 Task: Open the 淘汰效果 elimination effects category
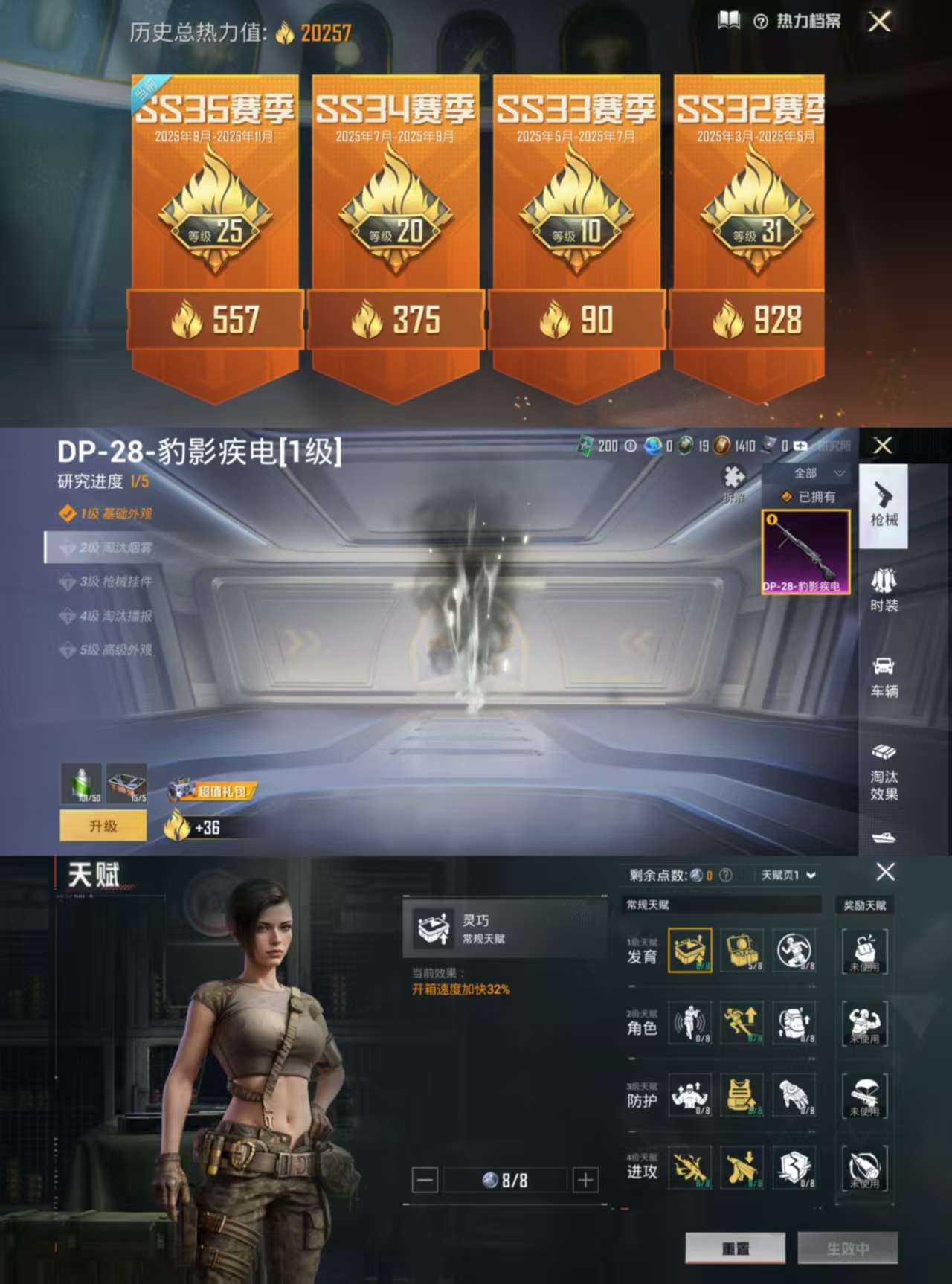pos(884,766)
